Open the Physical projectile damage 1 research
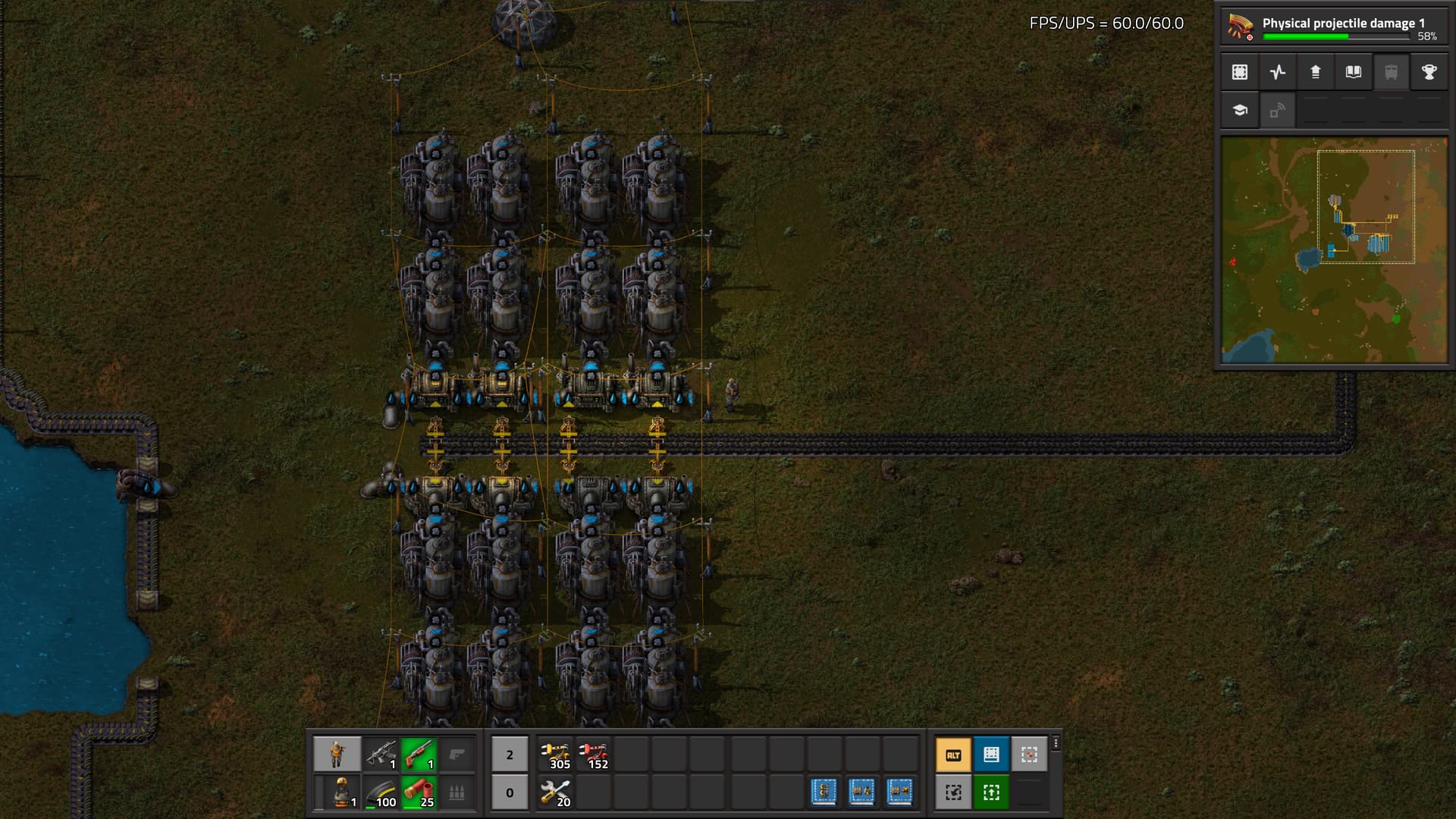The width and height of the screenshot is (1456, 819). 1333,27
